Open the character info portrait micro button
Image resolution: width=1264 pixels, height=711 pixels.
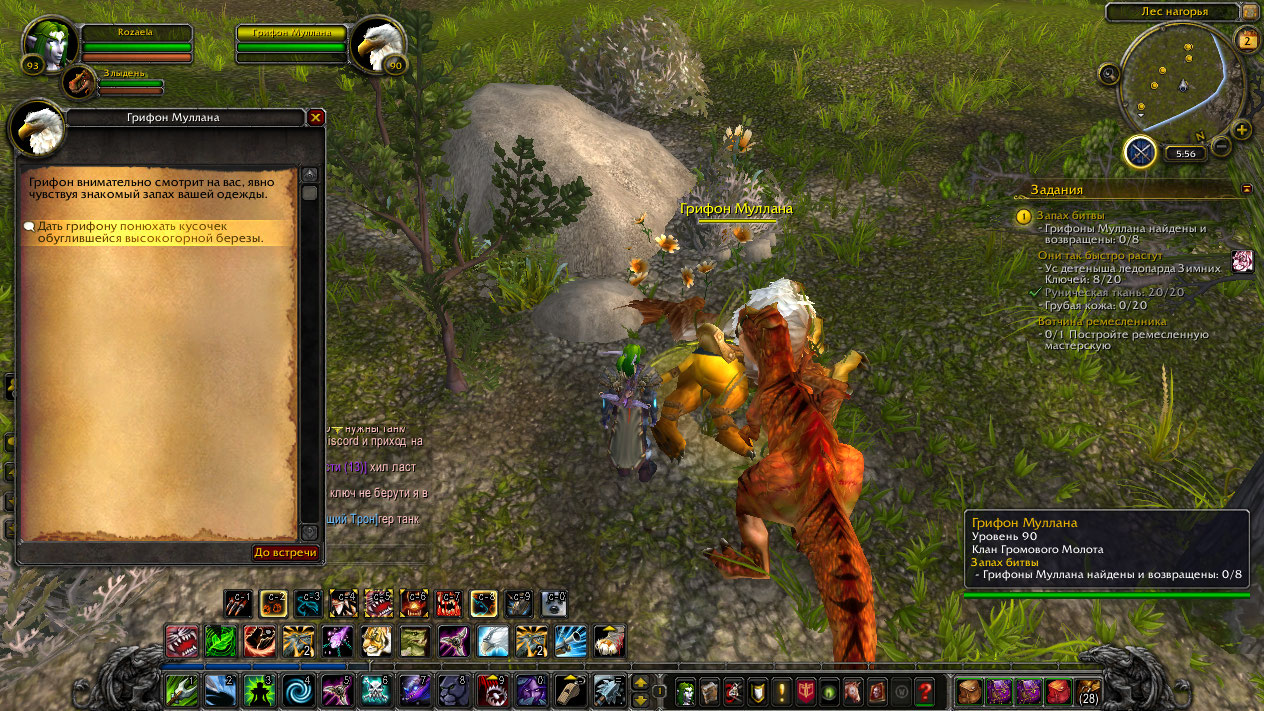click(x=685, y=690)
